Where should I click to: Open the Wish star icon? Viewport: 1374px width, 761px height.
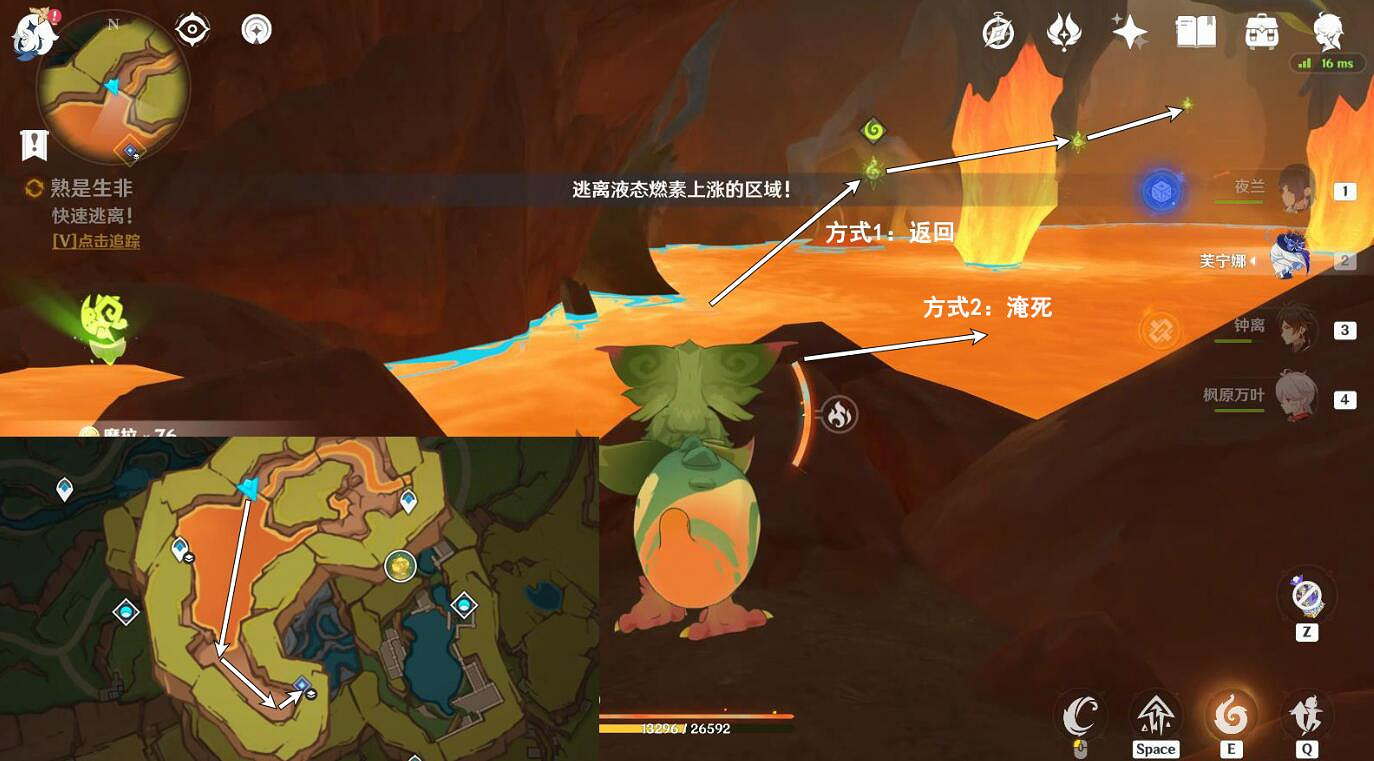click(x=1129, y=31)
